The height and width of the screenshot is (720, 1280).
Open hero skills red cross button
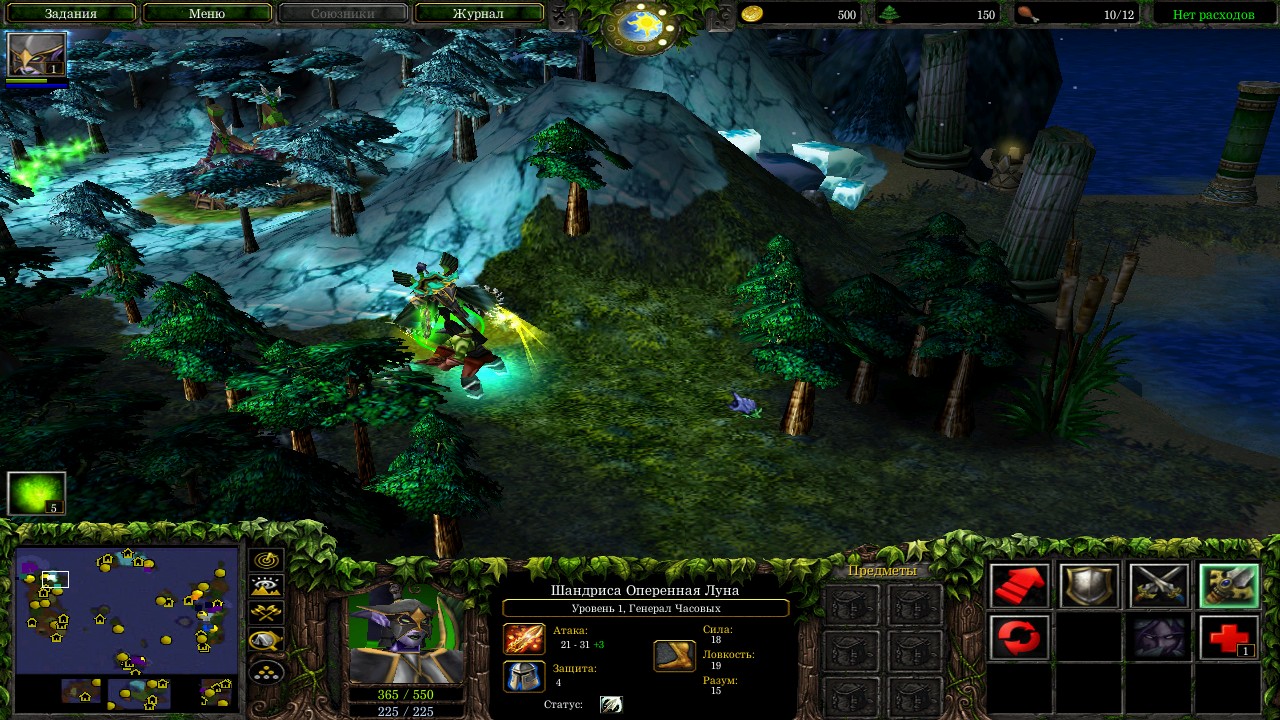pos(1229,637)
